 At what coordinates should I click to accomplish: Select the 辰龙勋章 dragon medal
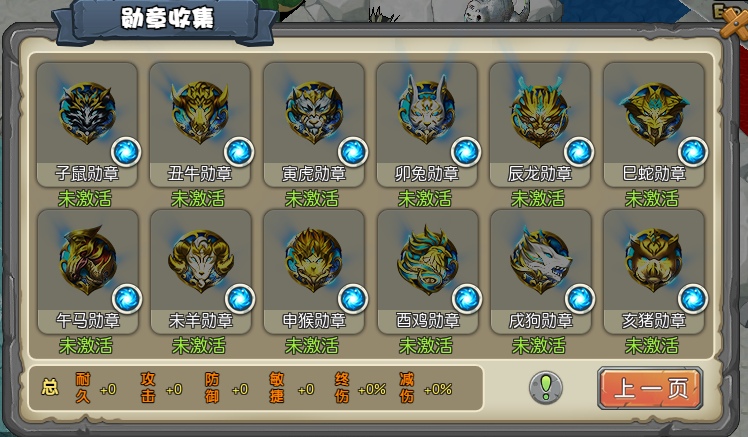pos(539,113)
